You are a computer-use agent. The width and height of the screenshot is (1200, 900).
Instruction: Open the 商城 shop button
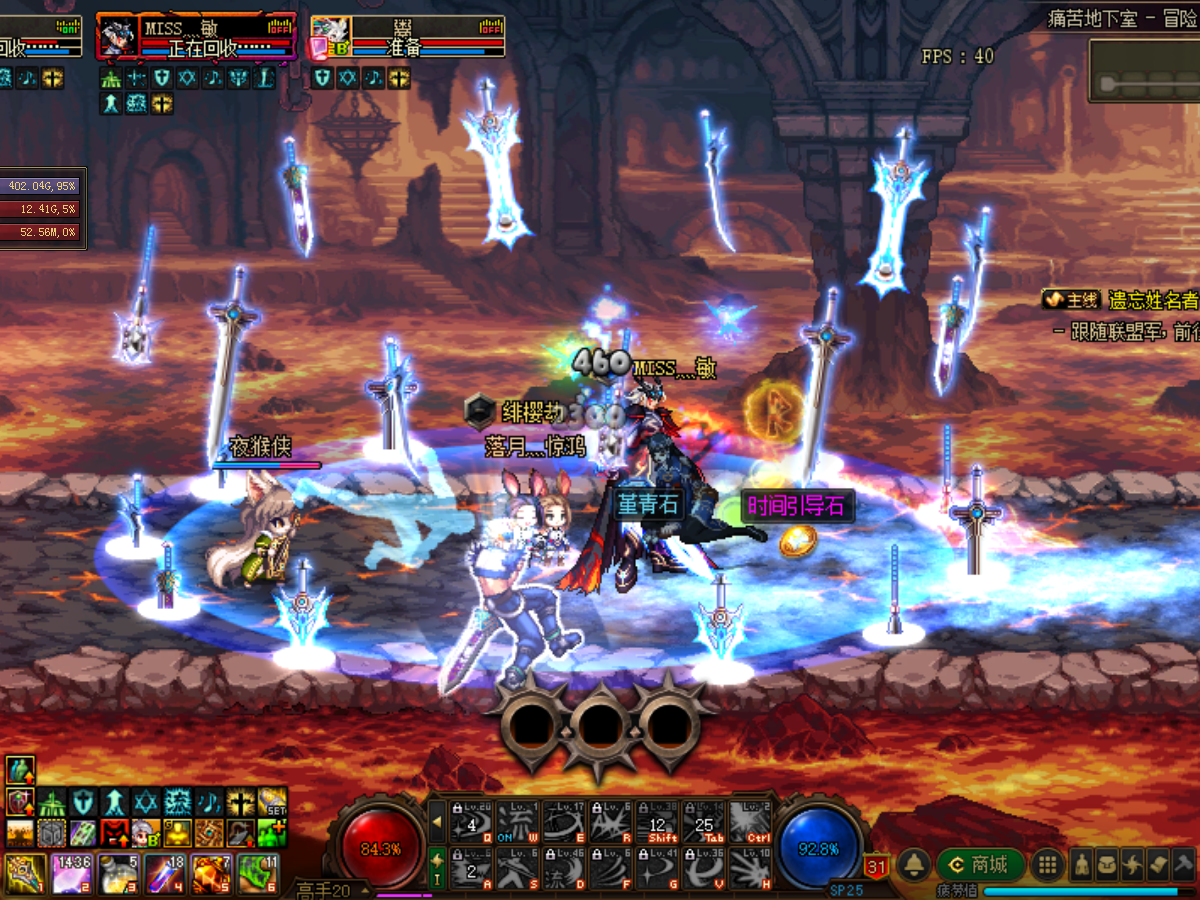[x=978, y=865]
